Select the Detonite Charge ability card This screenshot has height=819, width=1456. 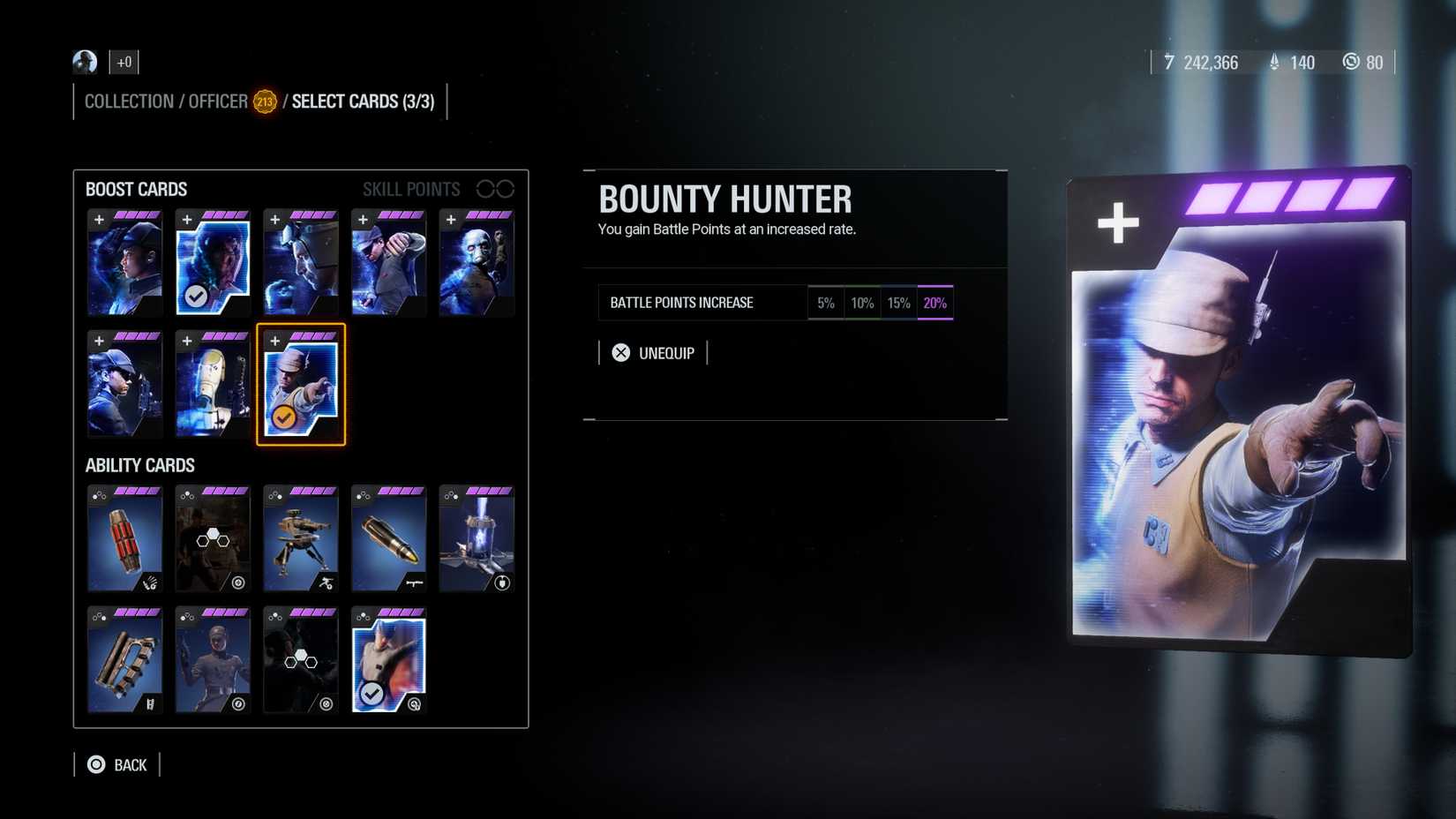[124, 538]
